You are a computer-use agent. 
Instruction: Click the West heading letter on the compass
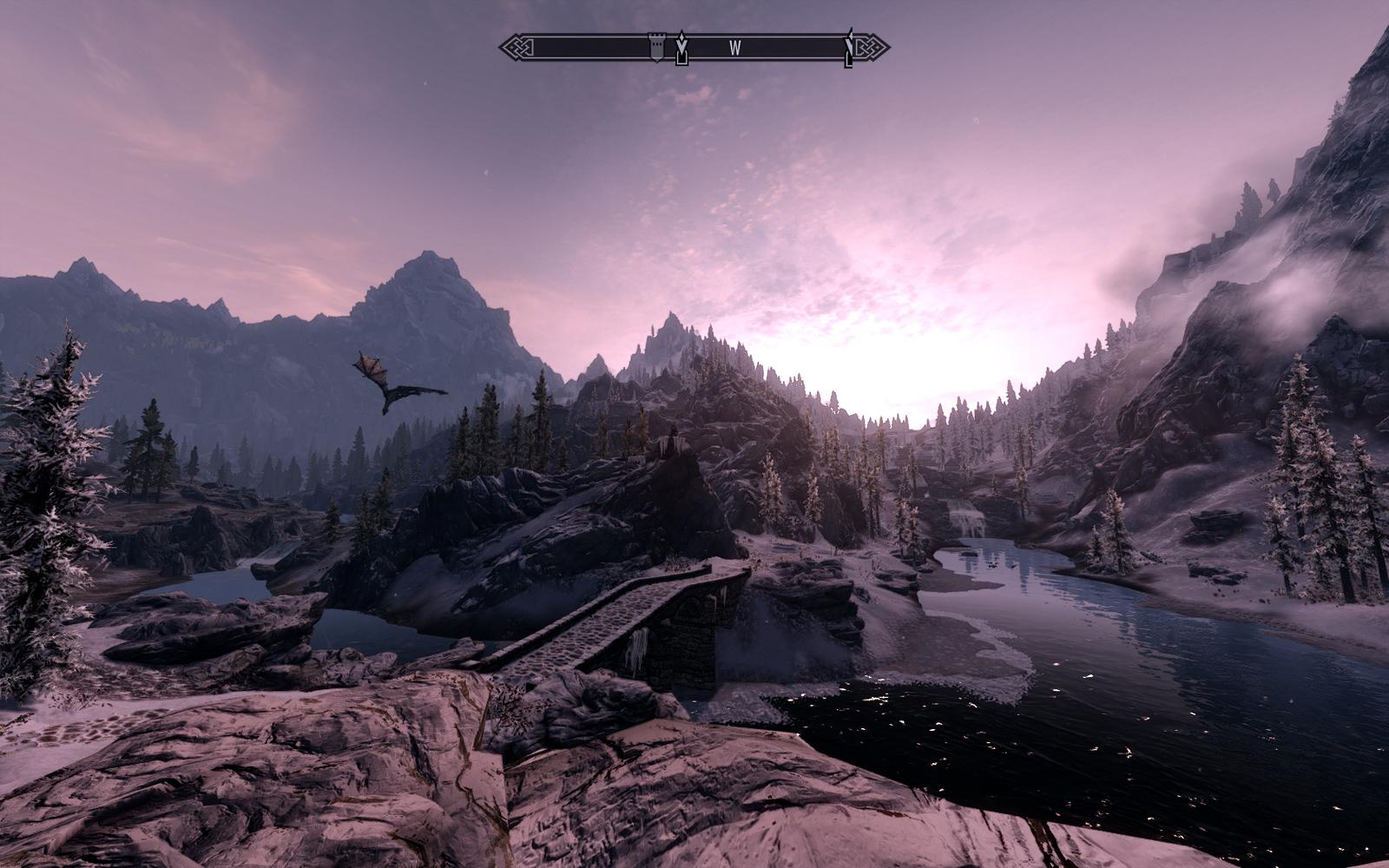(734, 49)
